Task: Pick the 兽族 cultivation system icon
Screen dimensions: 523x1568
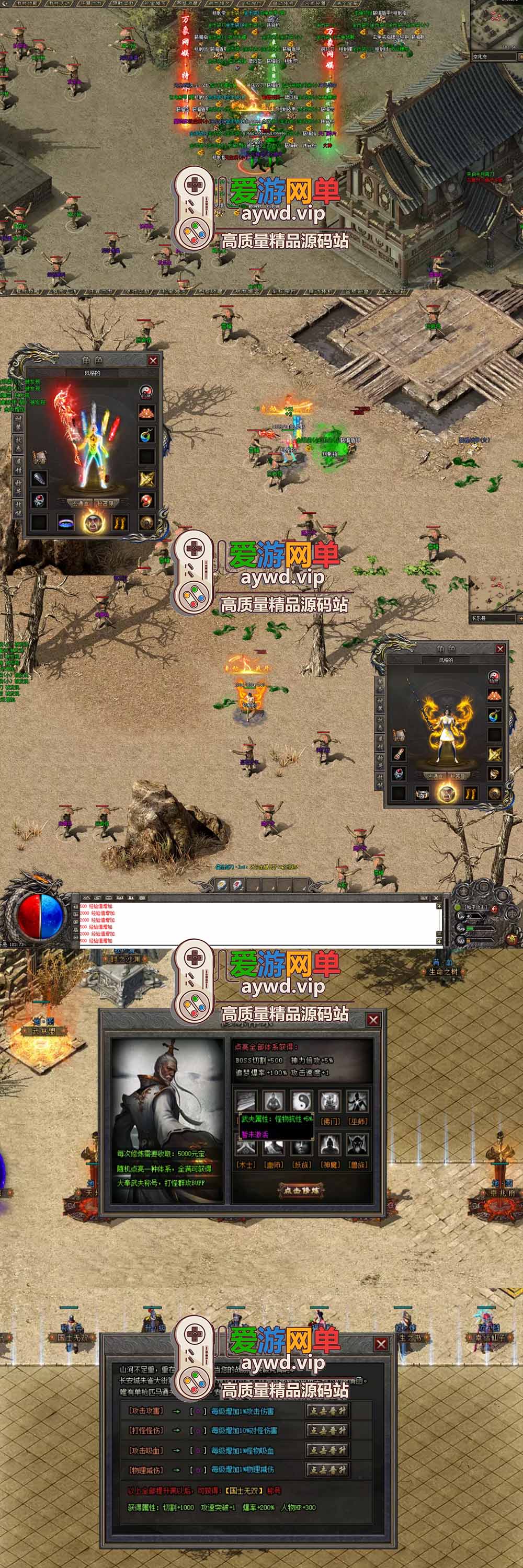Action: click(357, 1145)
